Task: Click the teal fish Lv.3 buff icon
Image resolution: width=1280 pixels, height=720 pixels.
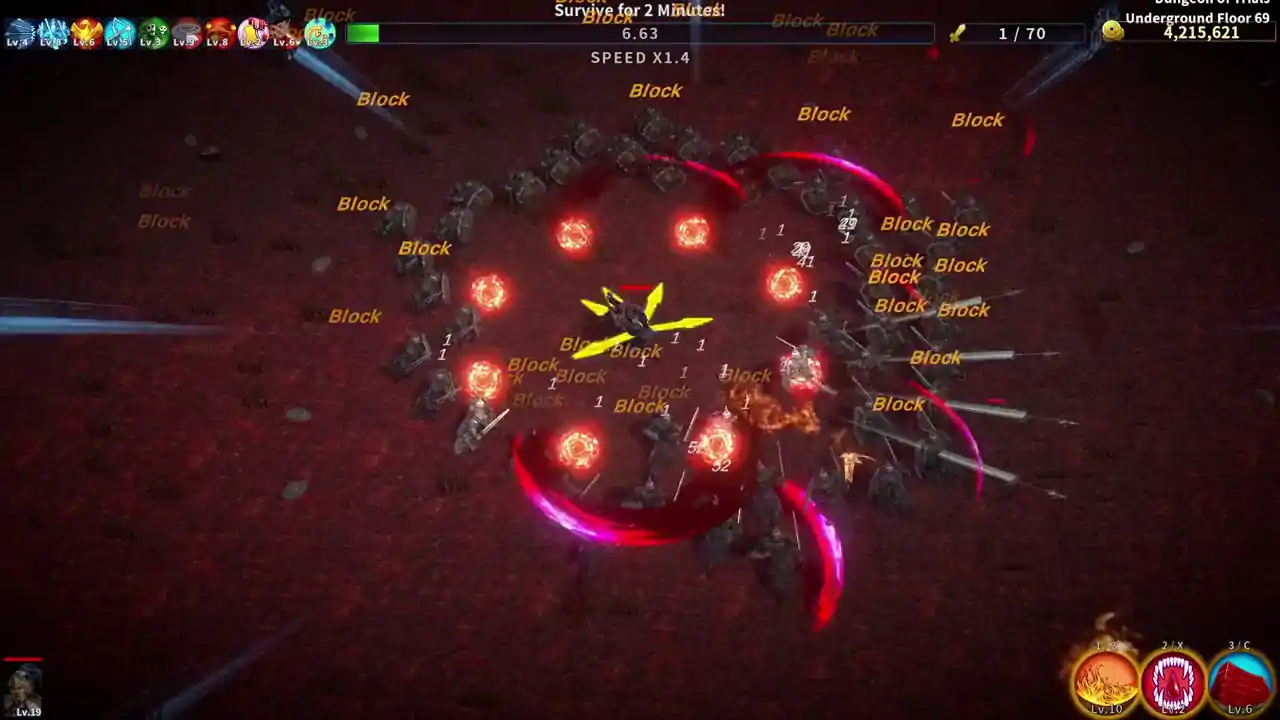Action: click(x=317, y=33)
